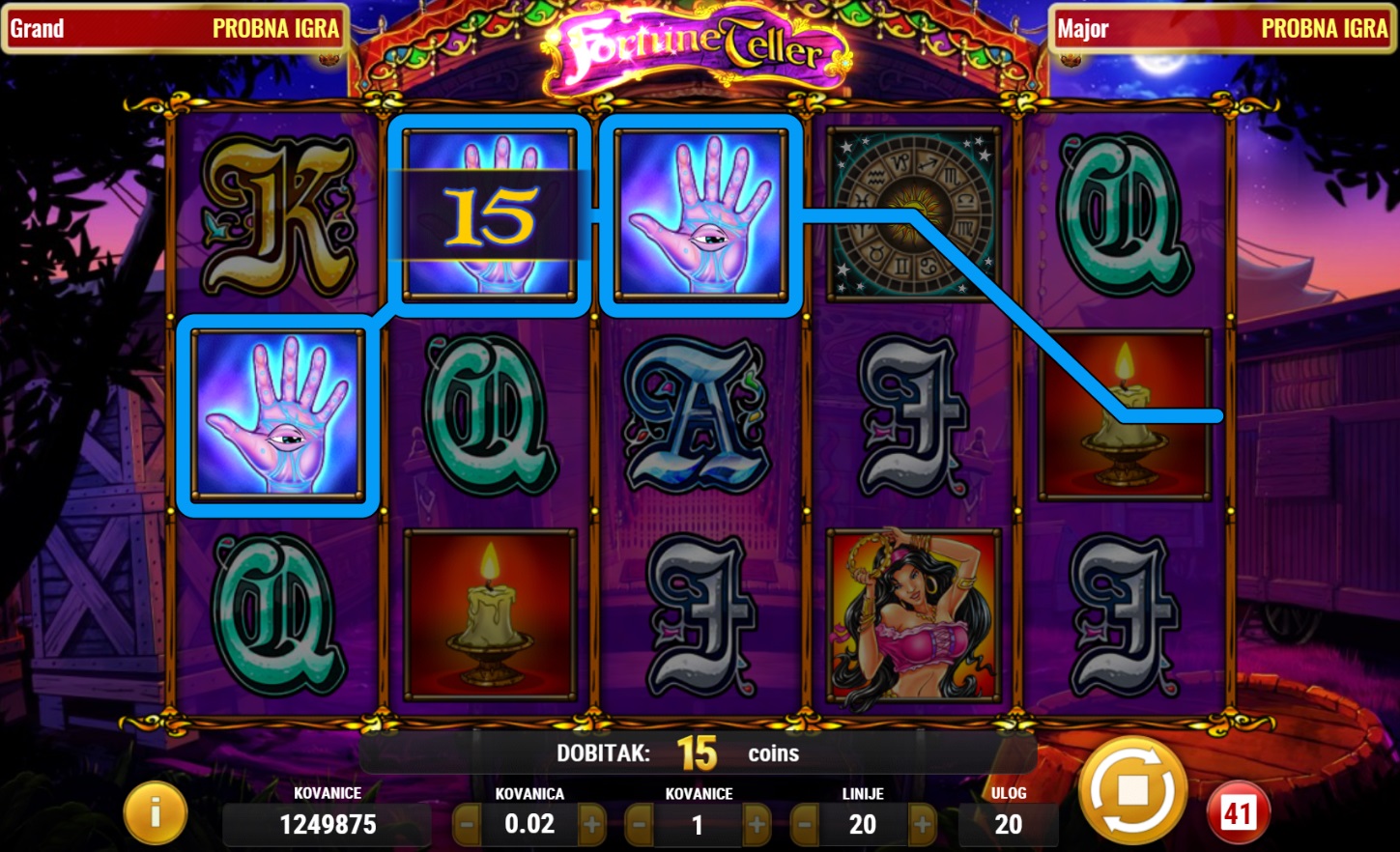The height and width of the screenshot is (852, 1400).
Task: Decrease the Kovanice coins per line
Action: tap(639, 825)
